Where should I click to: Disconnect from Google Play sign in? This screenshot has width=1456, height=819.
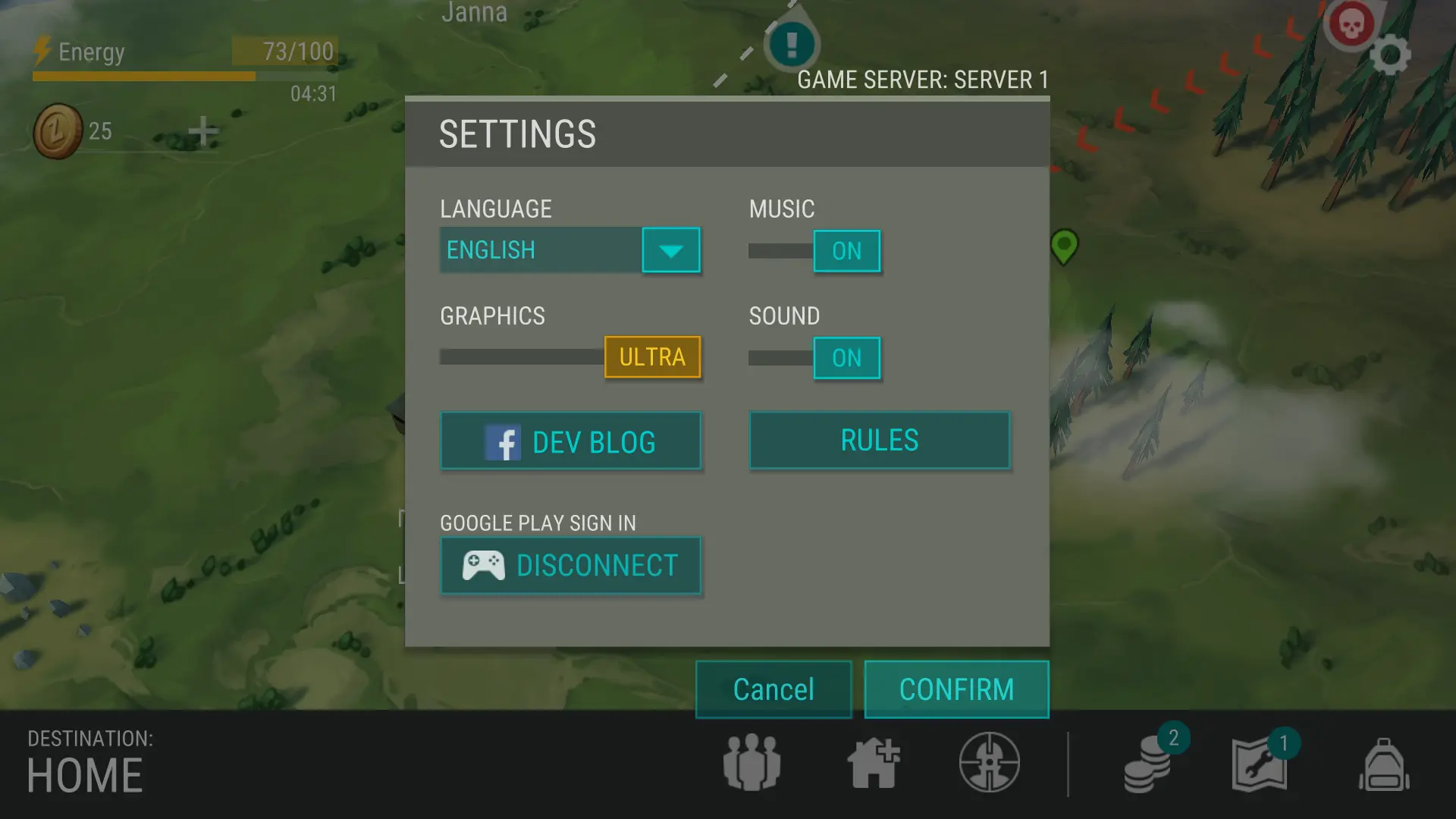point(570,566)
